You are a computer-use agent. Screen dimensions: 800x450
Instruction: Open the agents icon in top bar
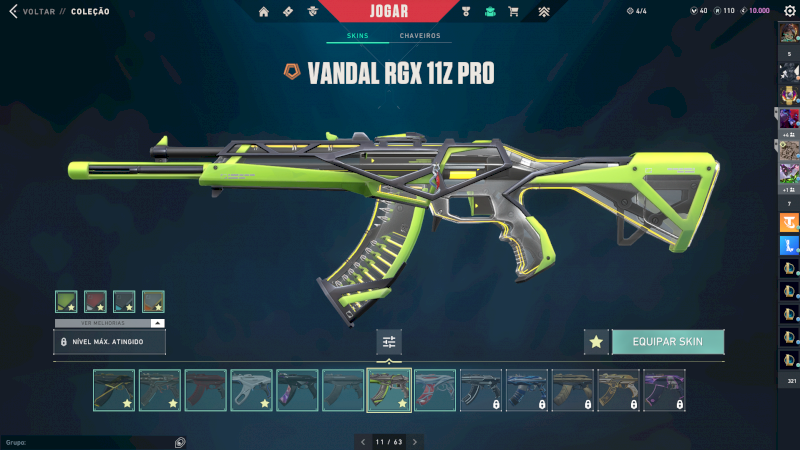click(313, 12)
